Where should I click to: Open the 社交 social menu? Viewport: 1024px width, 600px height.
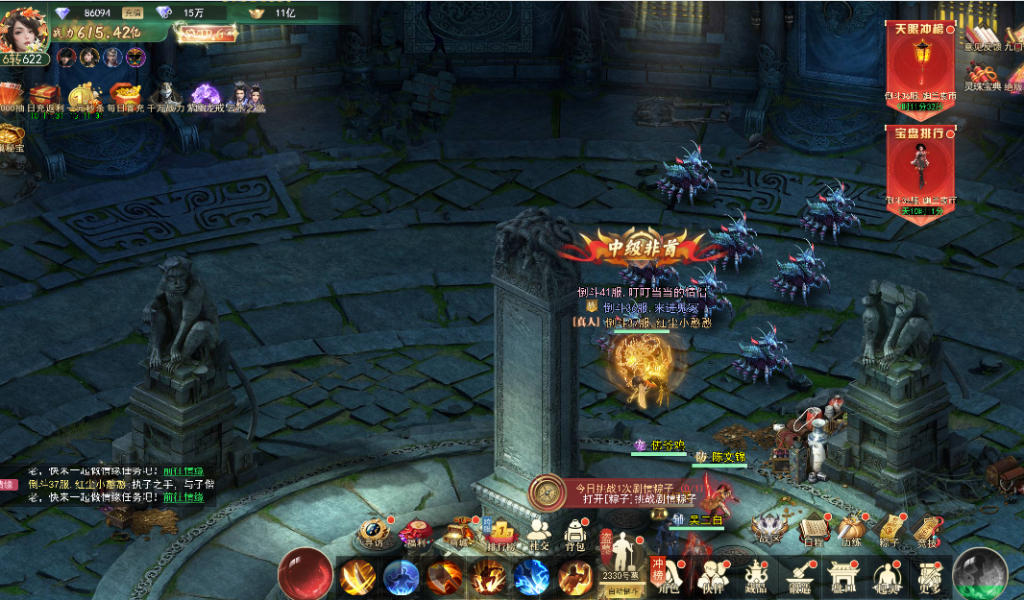pos(538,532)
